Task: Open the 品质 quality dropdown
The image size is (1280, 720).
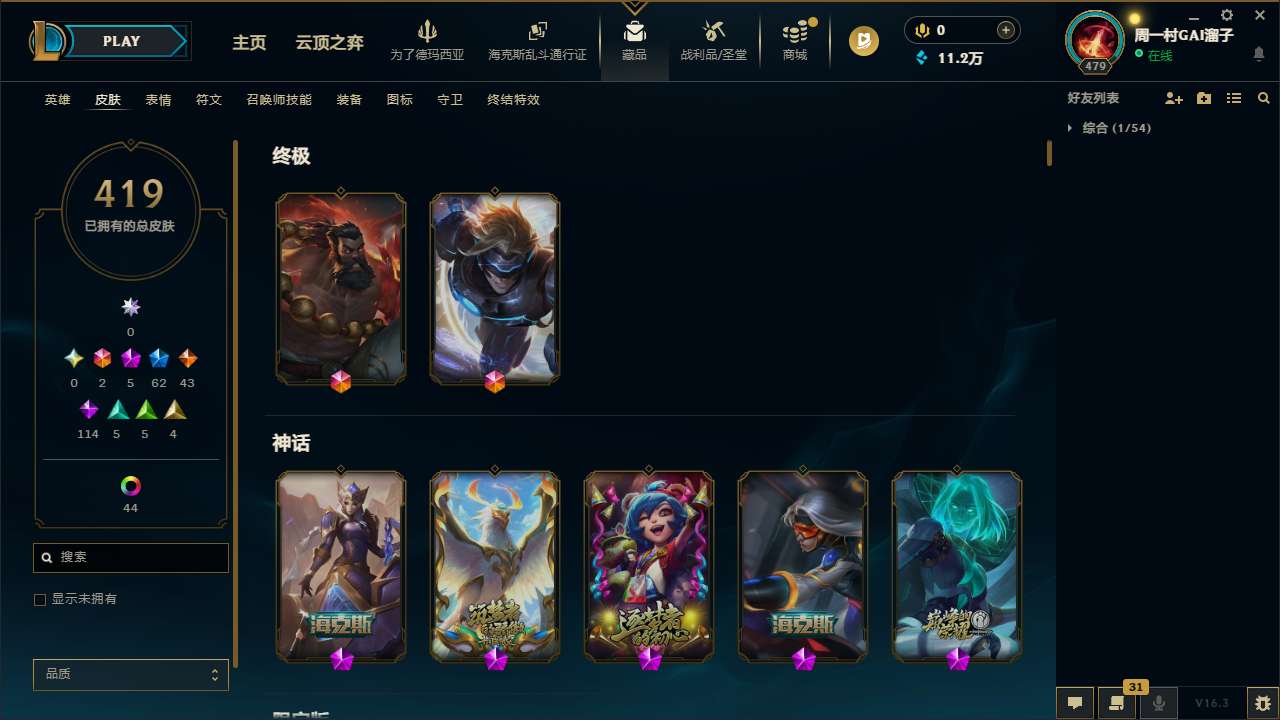Action: (x=130, y=674)
